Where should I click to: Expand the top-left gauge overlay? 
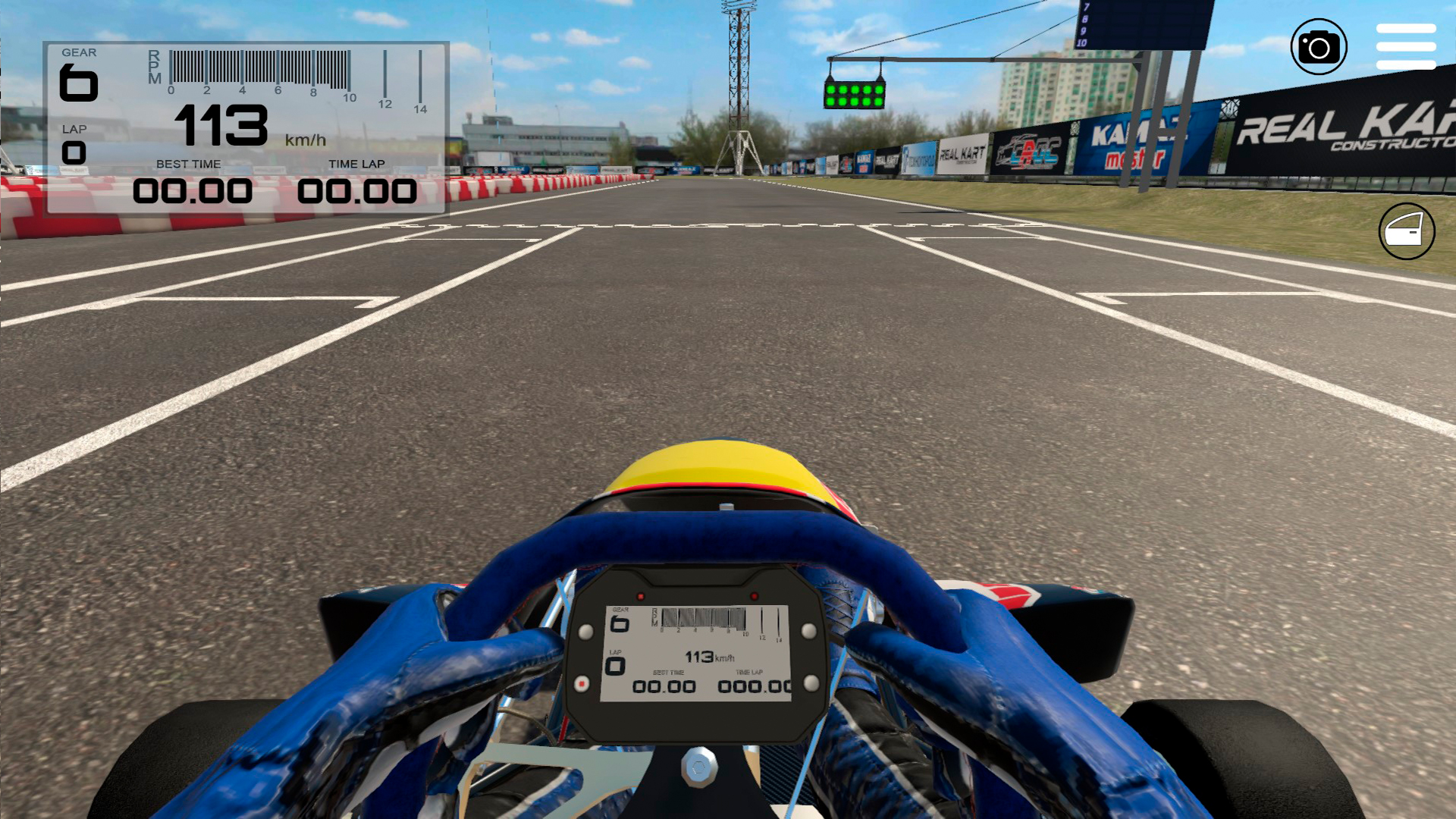[246, 129]
